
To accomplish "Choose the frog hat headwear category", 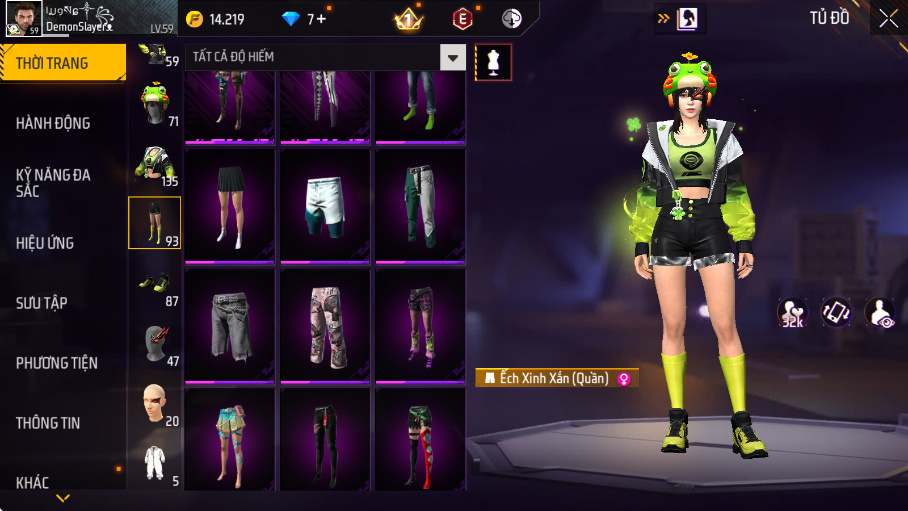I will click(x=154, y=104).
